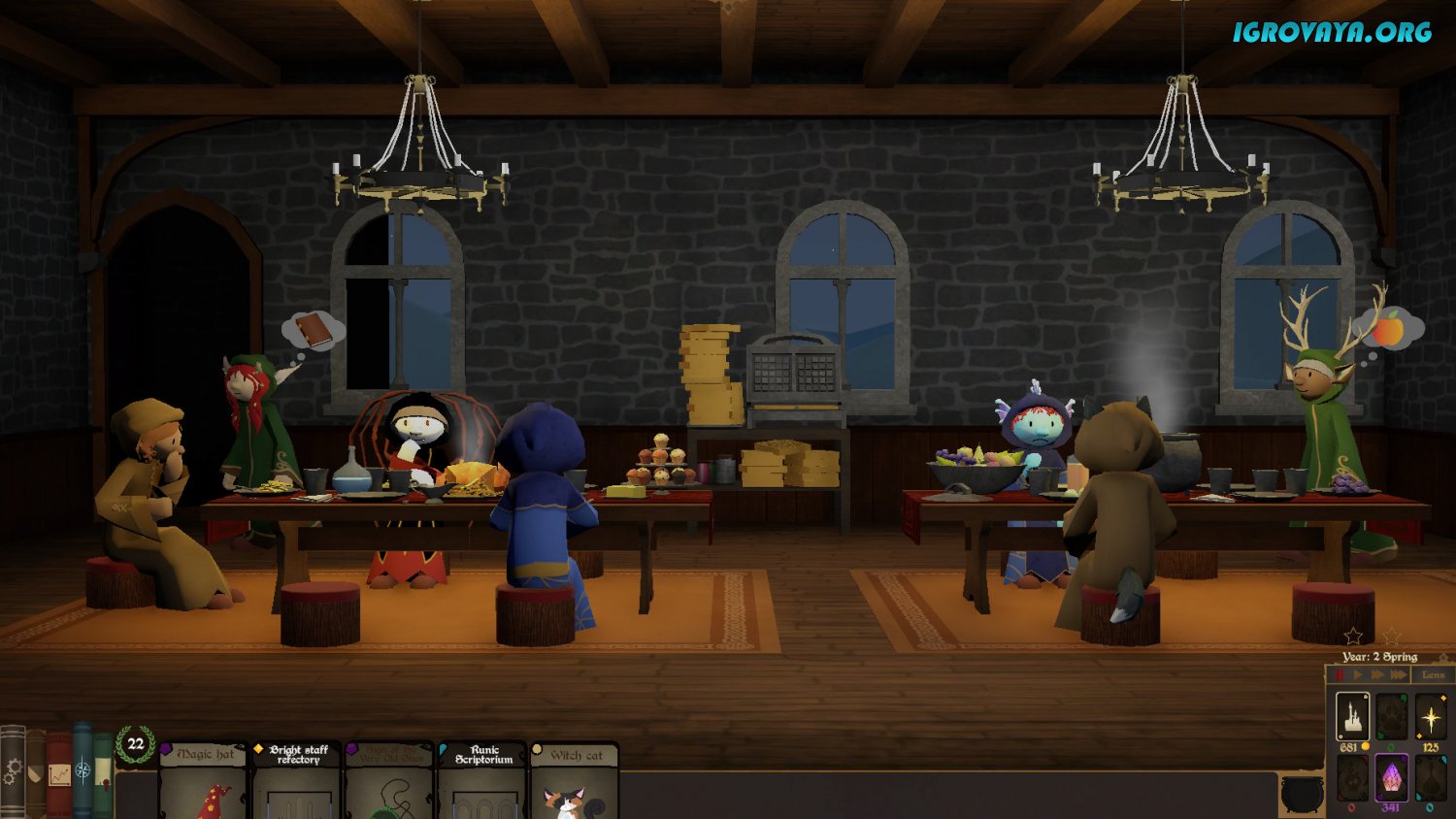Click the laurel wreath badge showing 22

[136, 744]
